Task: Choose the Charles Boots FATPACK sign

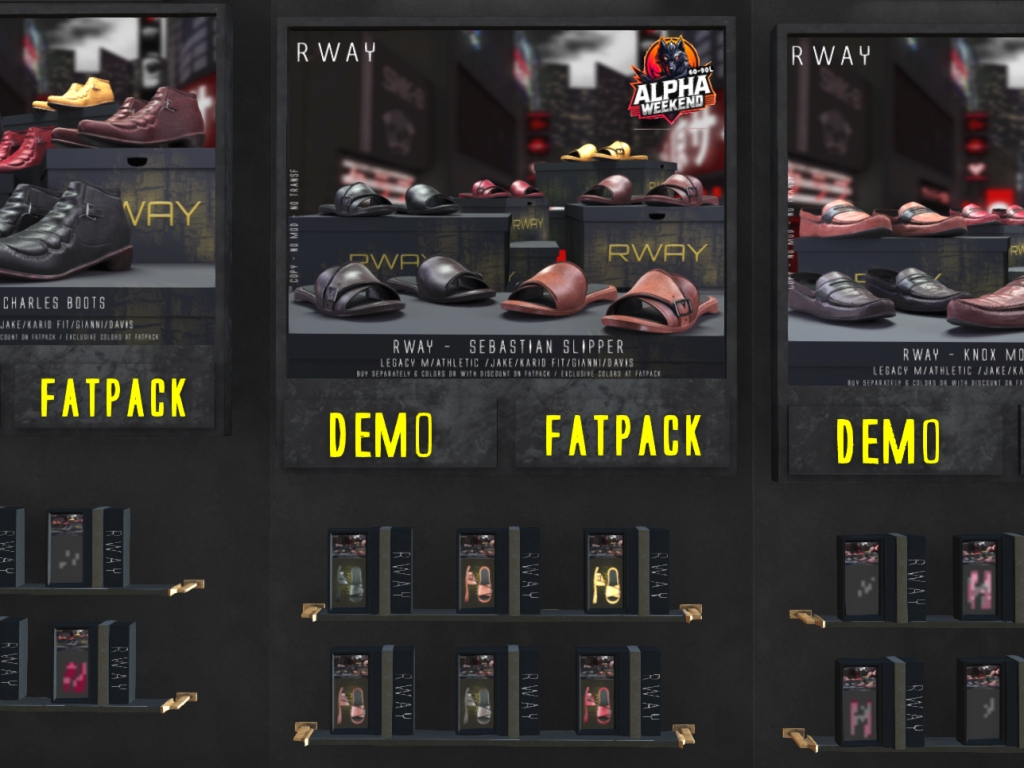Action: coord(113,397)
